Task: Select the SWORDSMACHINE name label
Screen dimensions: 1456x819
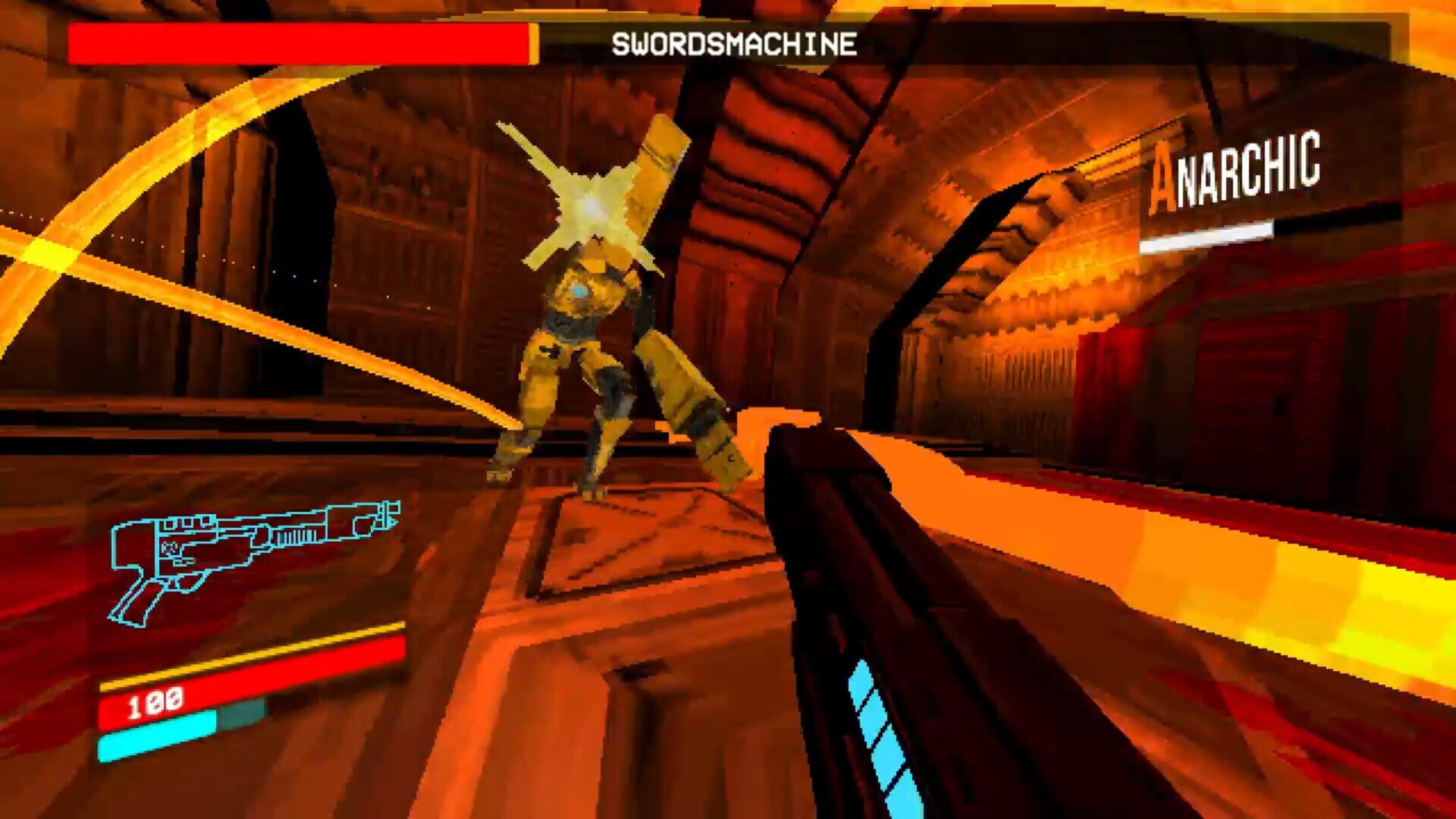Action: click(x=736, y=43)
